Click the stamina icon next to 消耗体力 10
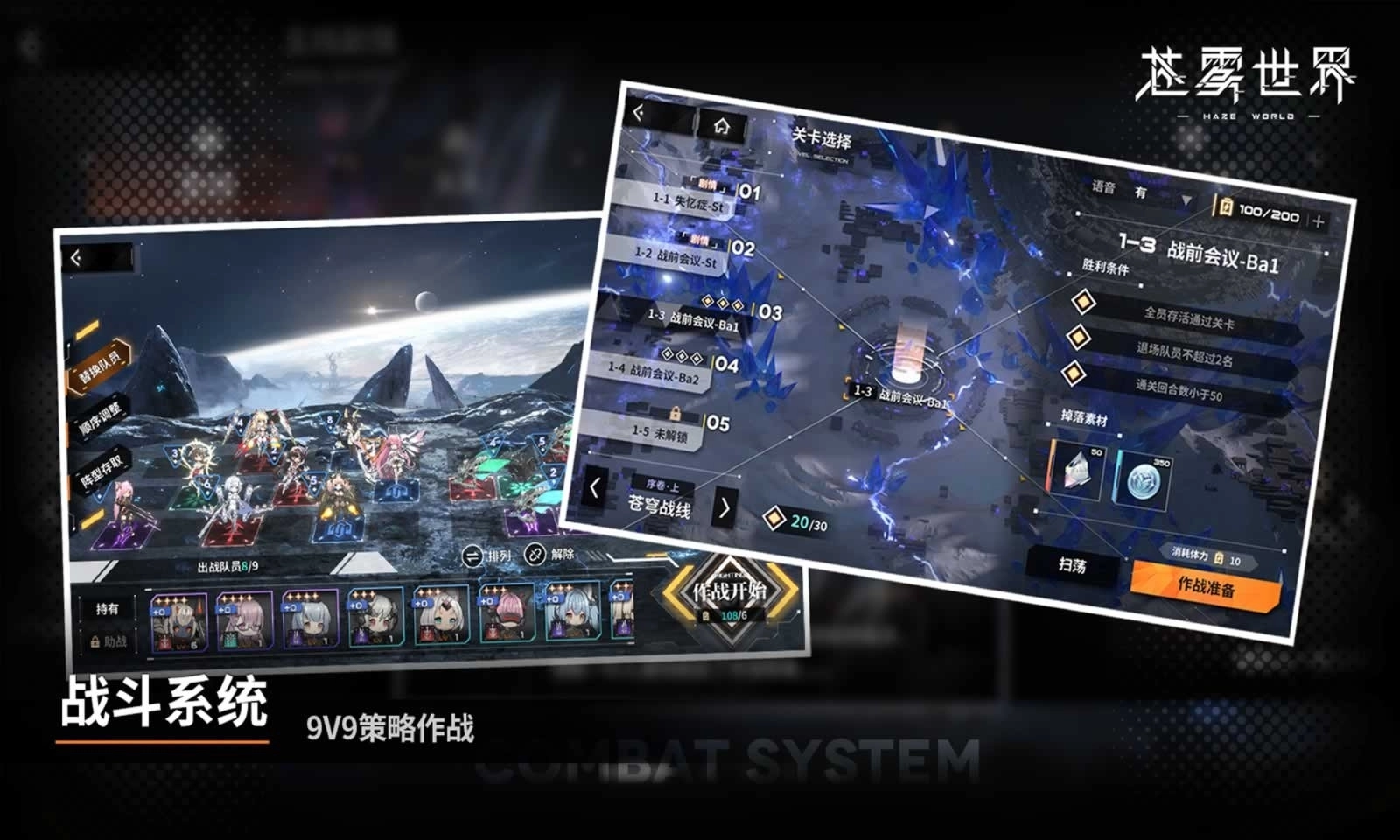1400x840 pixels. click(x=1218, y=559)
